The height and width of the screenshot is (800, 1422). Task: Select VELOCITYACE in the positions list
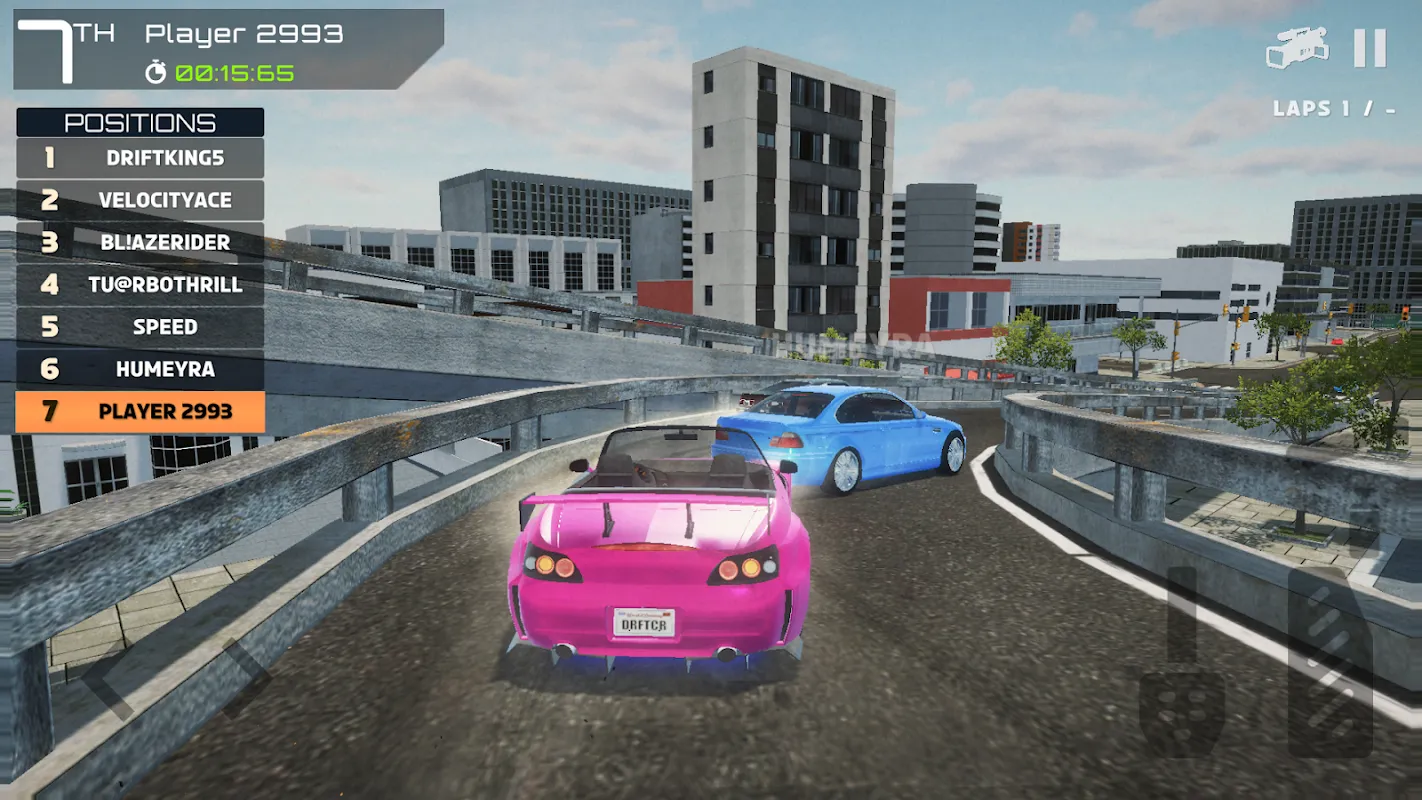coord(140,200)
